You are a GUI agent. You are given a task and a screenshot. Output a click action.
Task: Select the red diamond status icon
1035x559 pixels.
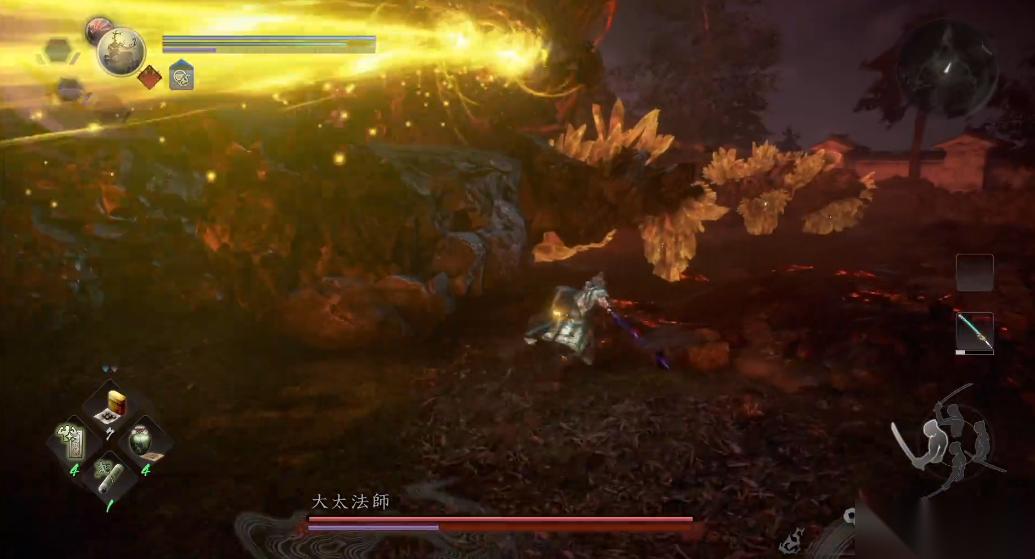(x=150, y=77)
